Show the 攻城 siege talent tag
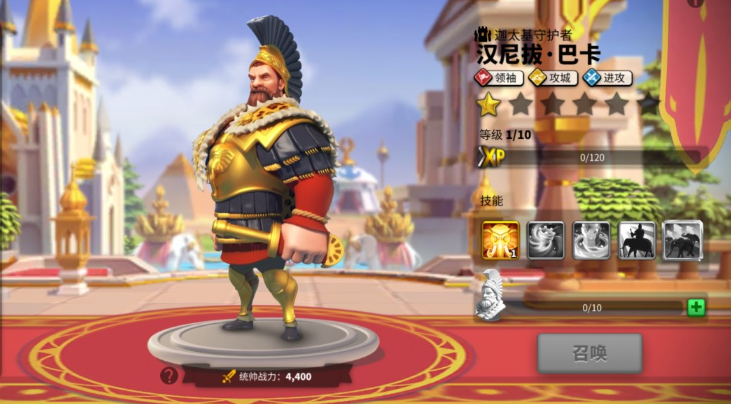Viewport: 731px width, 404px height. (x=552, y=77)
